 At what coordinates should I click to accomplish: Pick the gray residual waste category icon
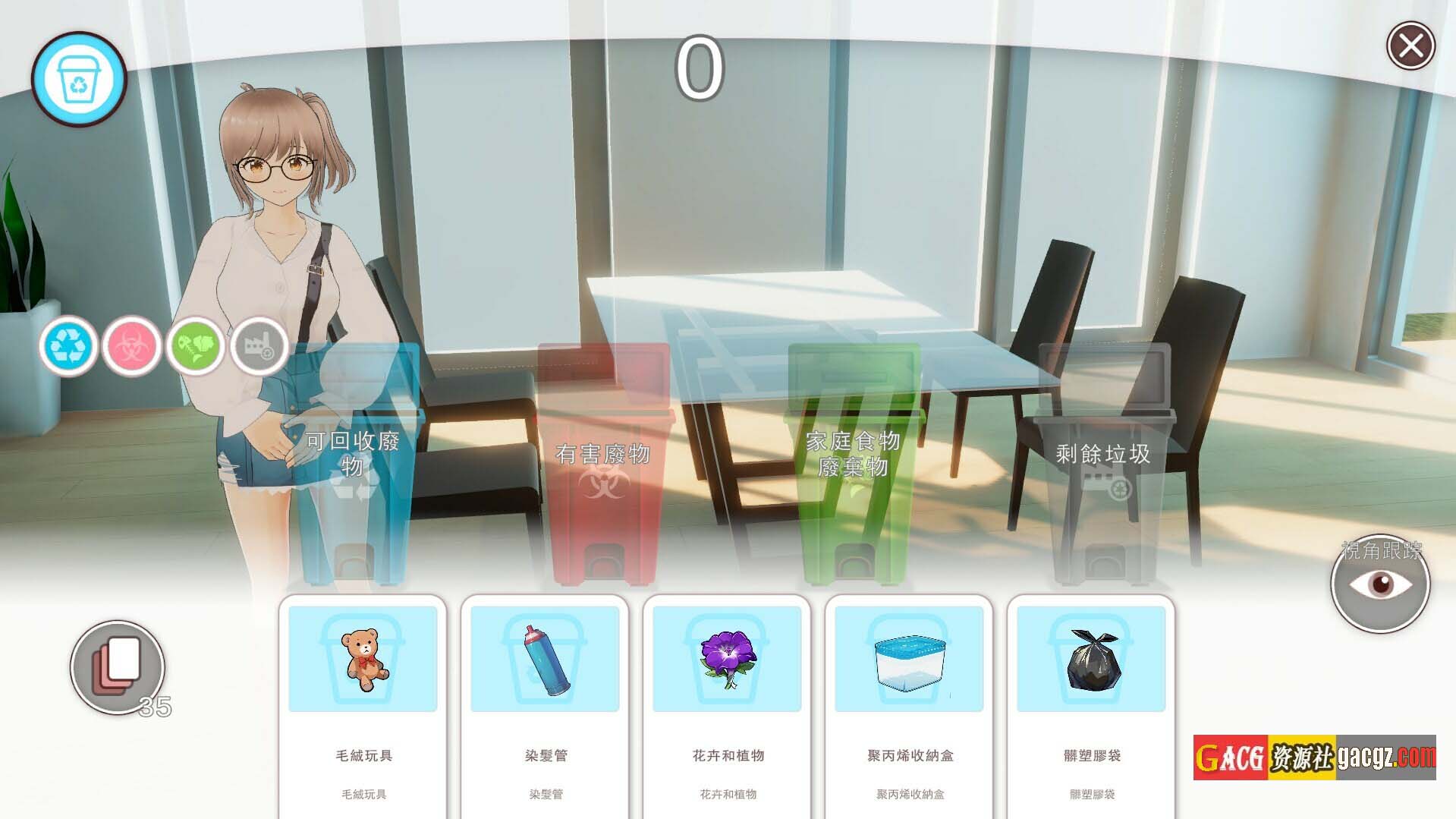[x=259, y=347]
